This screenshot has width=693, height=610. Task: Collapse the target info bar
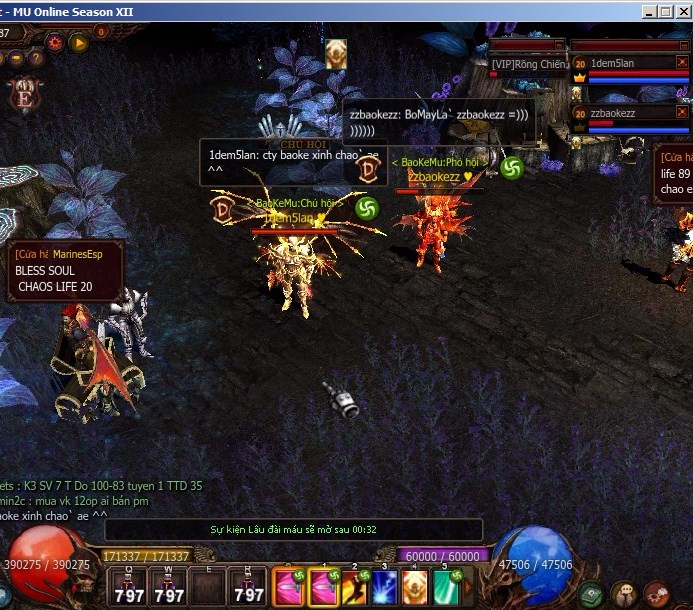[560, 45]
